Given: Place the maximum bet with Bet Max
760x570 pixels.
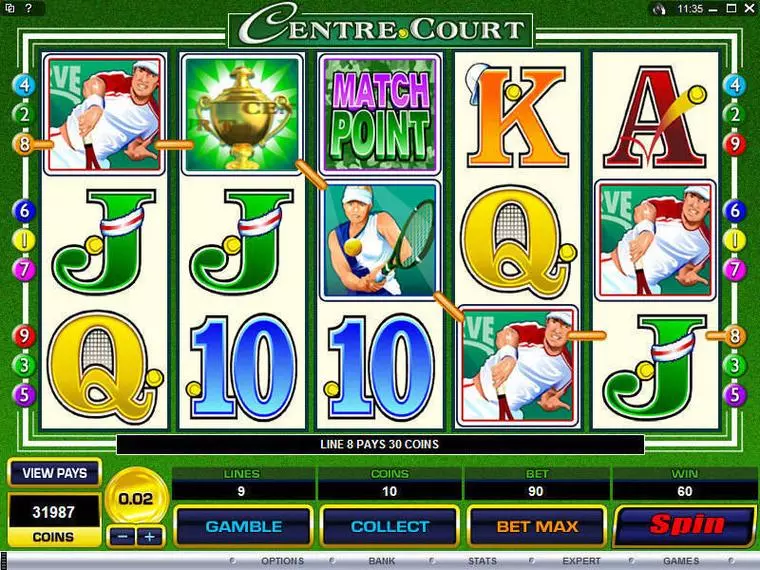Looking at the screenshot, I should [537, 526].
